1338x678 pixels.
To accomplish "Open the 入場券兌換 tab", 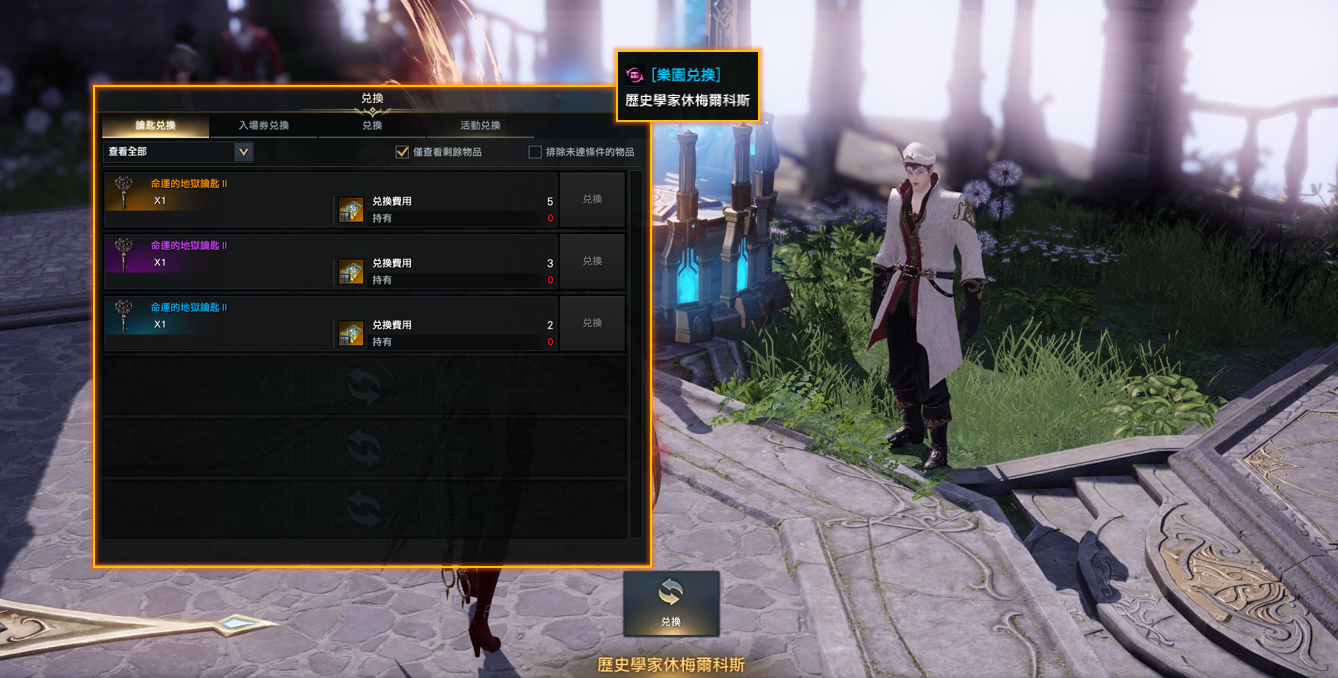I will 264,126.
